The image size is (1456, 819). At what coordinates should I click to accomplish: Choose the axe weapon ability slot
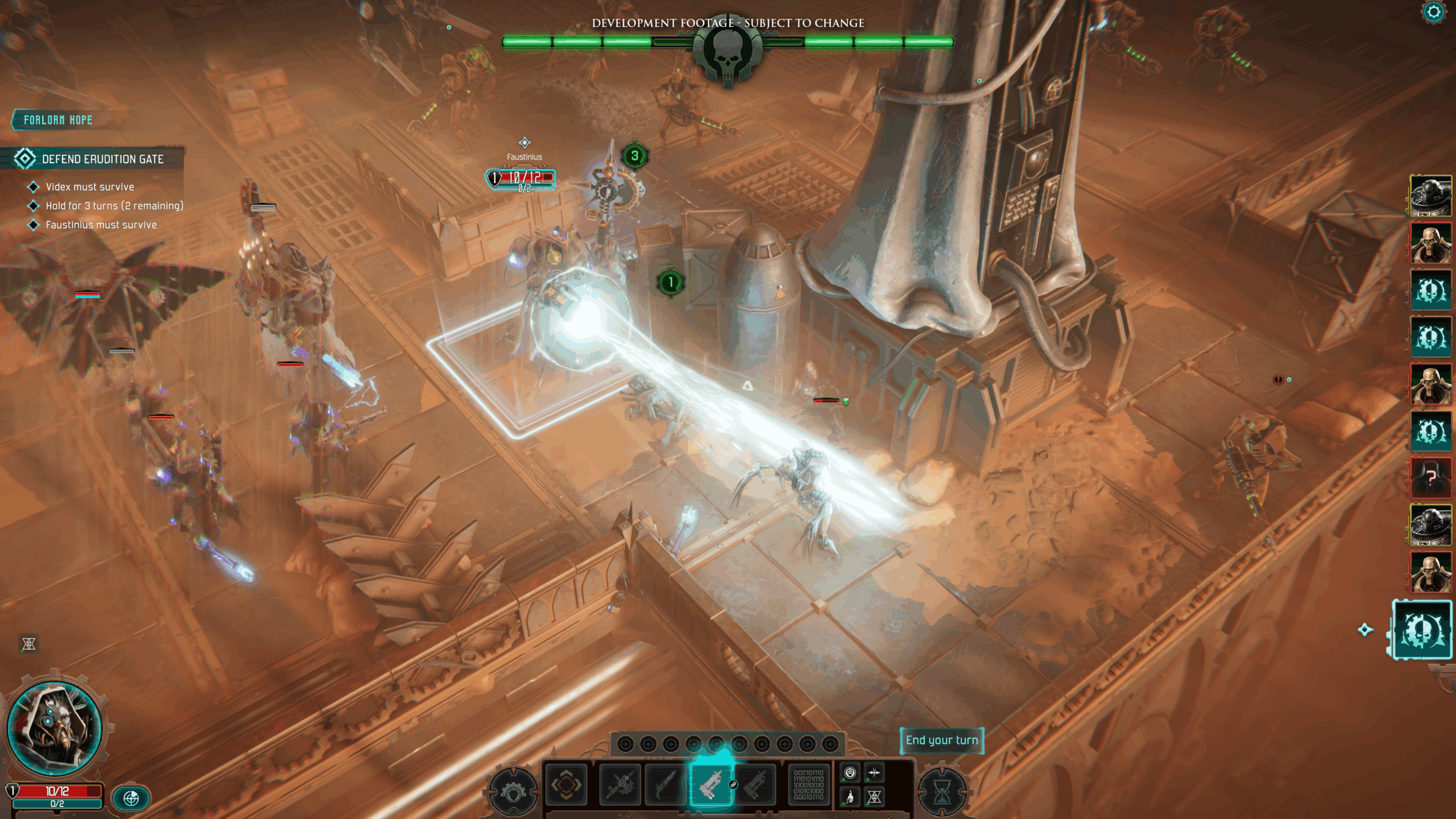pos(620,785)
